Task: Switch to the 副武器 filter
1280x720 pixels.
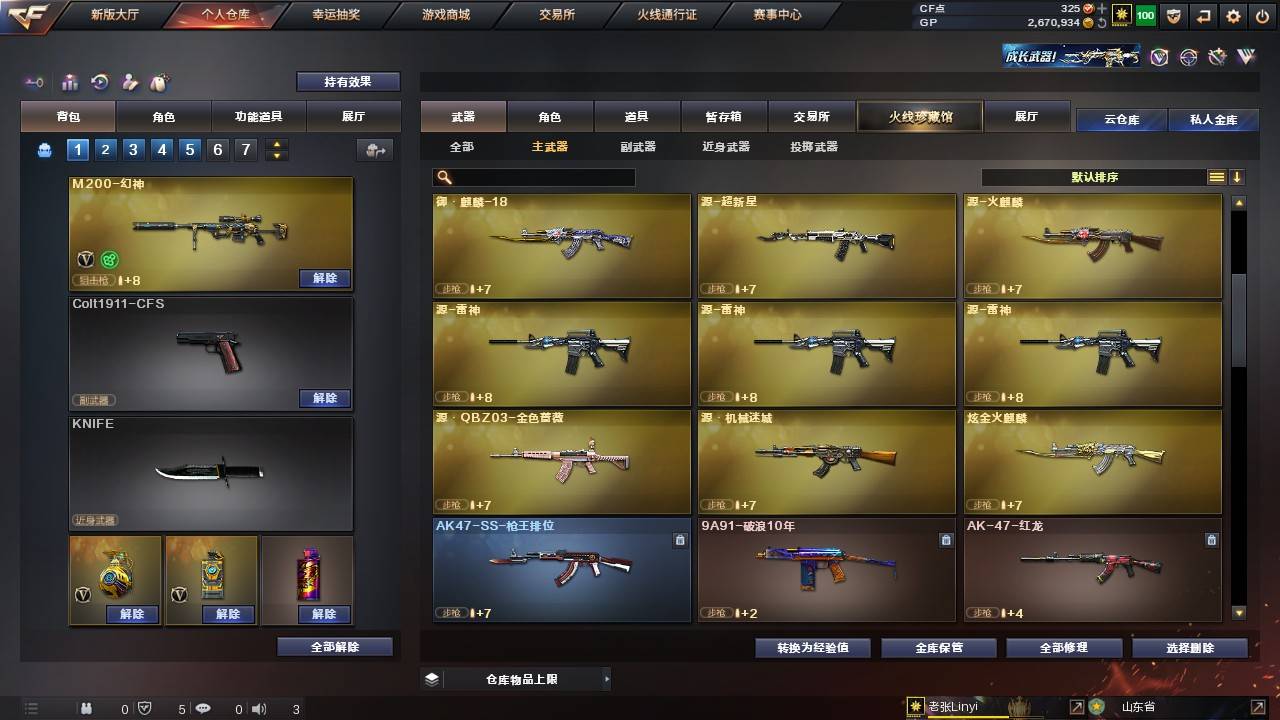Action: pyautogui.click(x=640, y=146)
